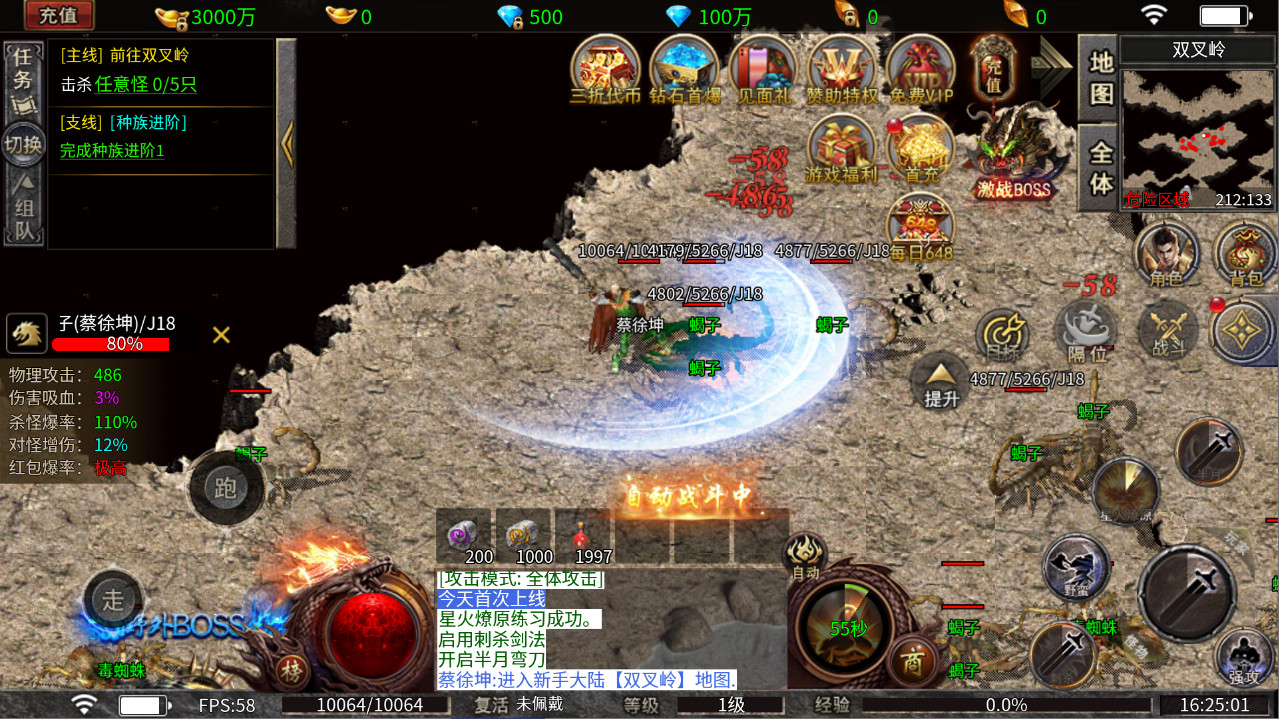Open the 角色 character sheet
This screenshot has height=719, width=1279.
1166,255
